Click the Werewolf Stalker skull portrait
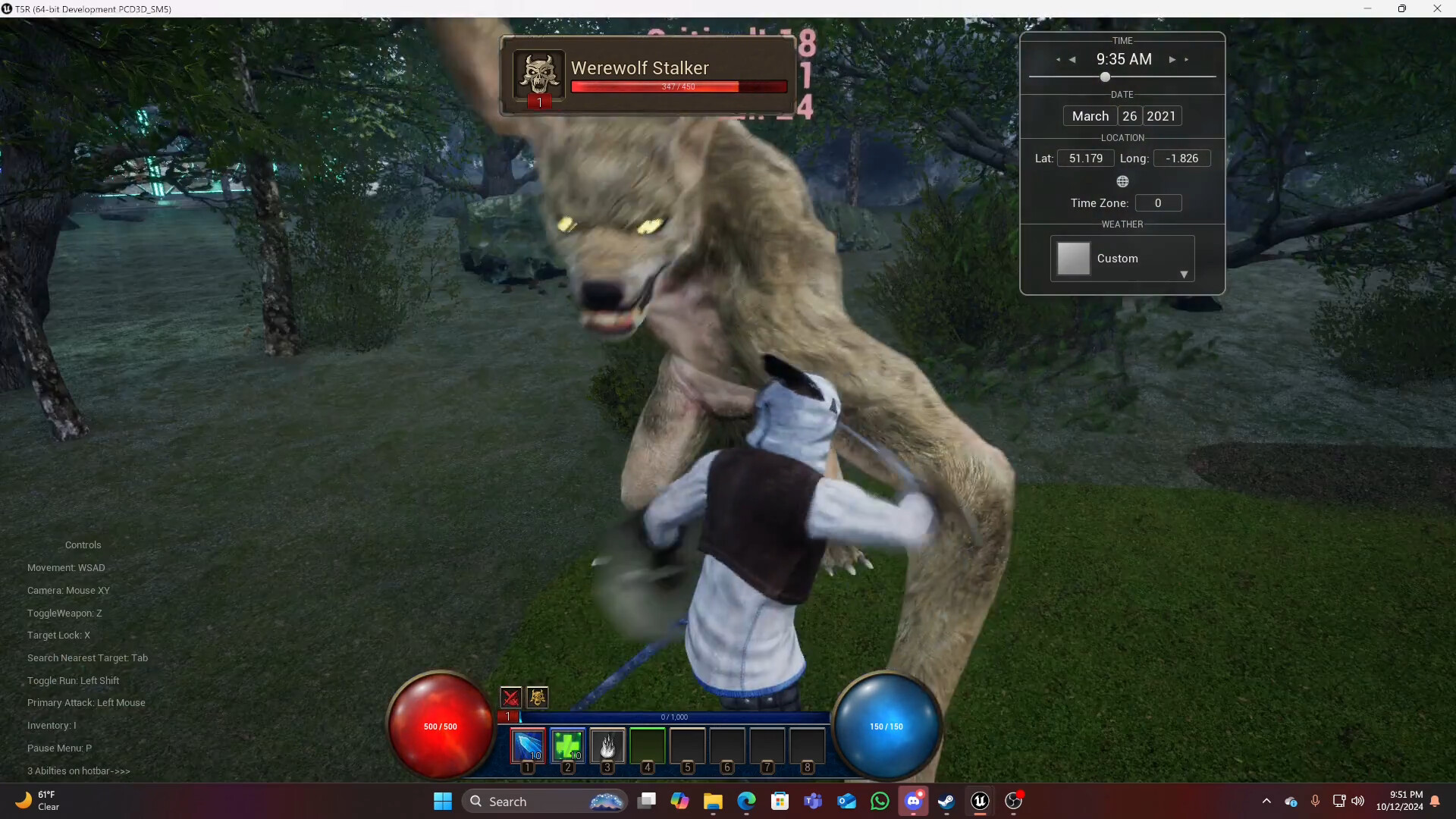 [539, 74]
